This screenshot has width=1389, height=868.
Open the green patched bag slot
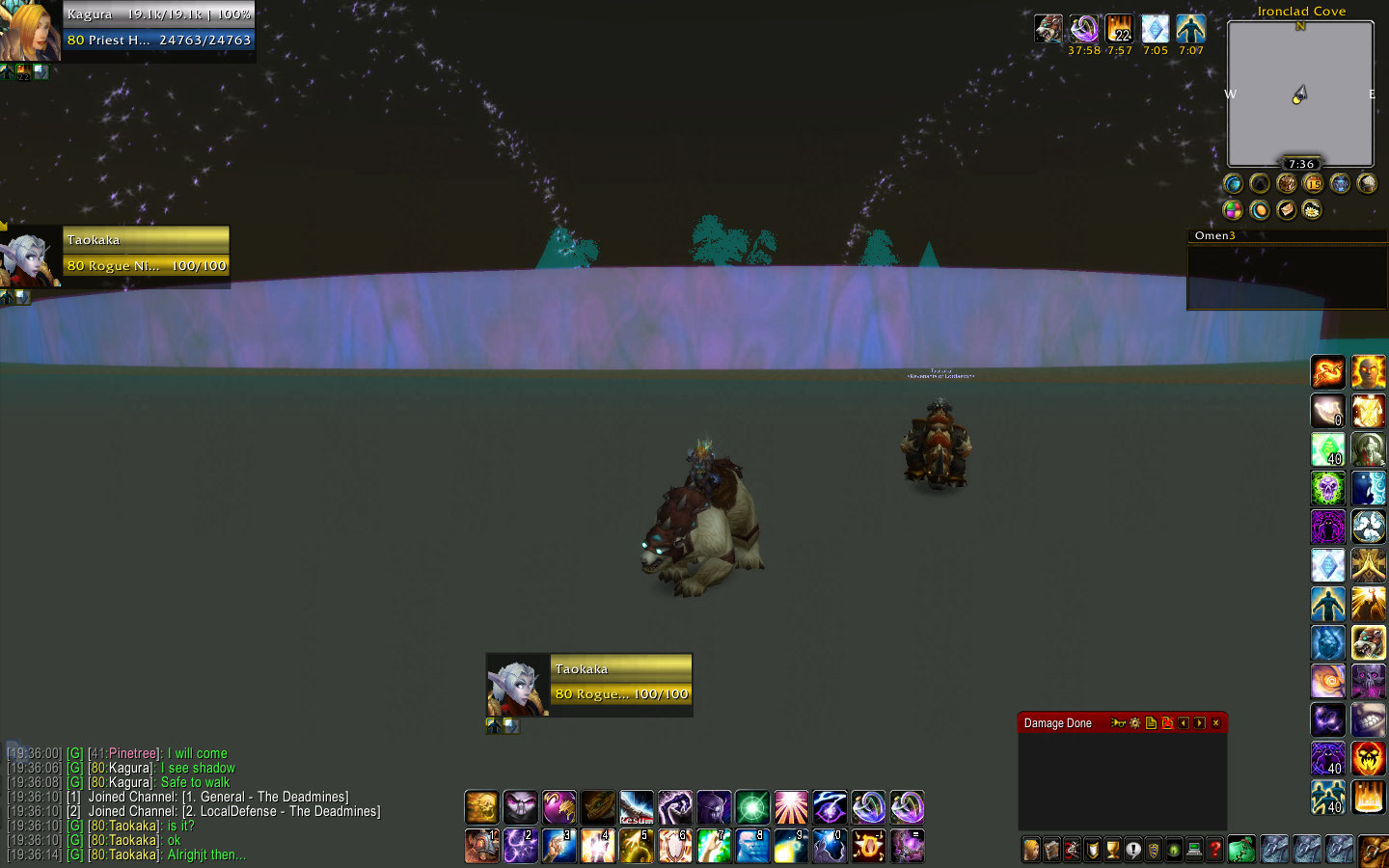pos(1241,850)
